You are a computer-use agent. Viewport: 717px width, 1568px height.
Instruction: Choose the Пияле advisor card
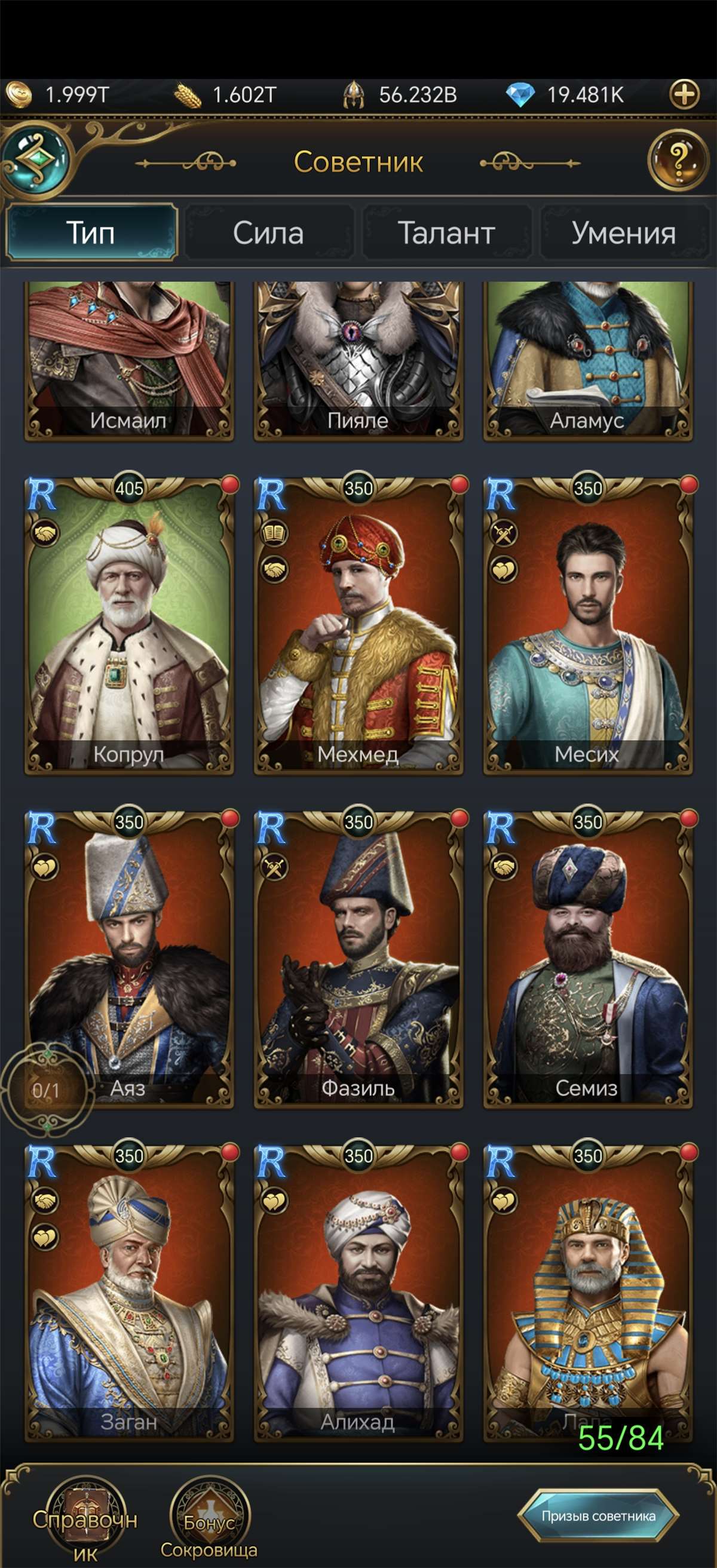[x=358, y=360]
